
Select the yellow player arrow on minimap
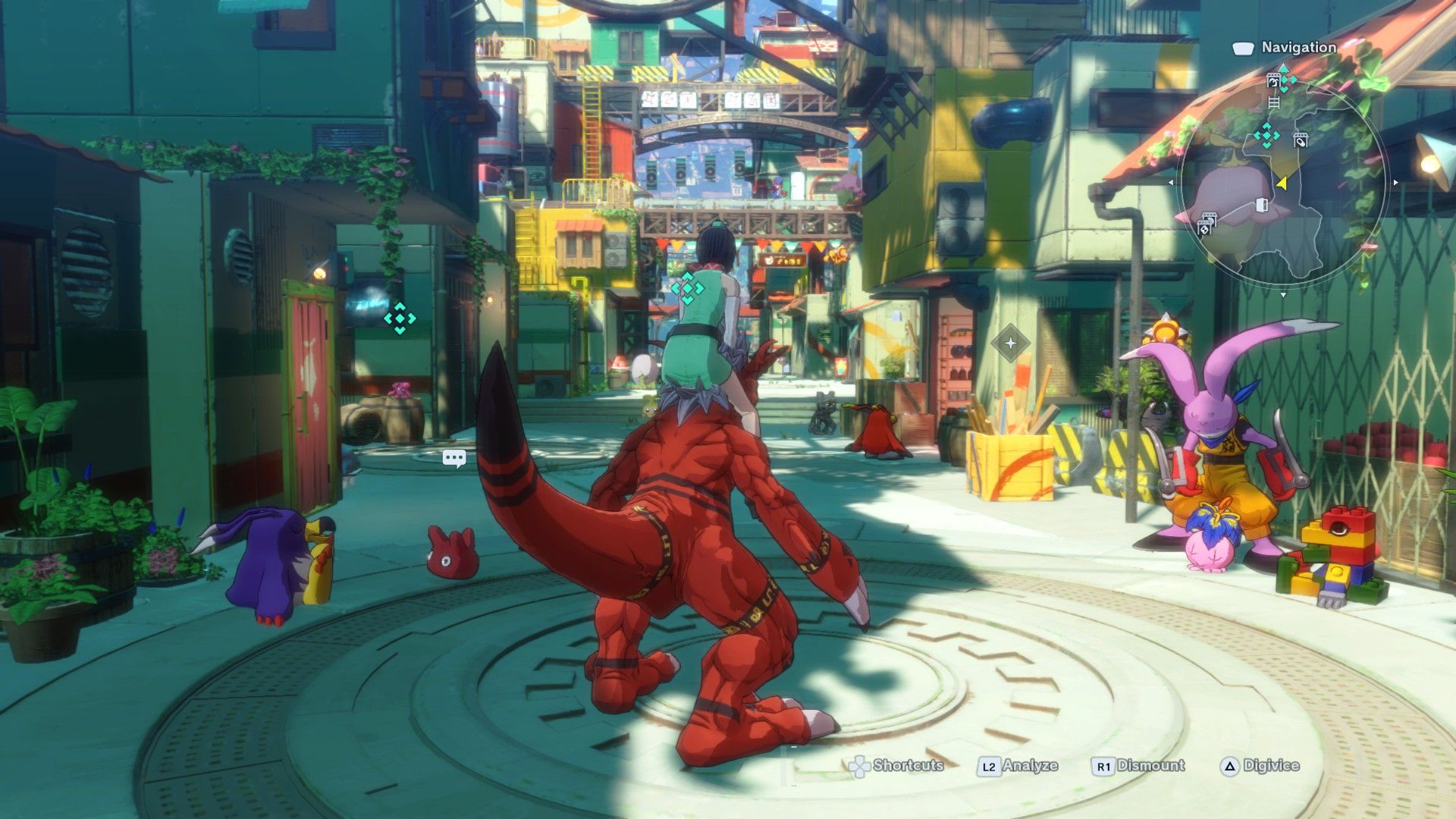click(x=1282, y=183)
